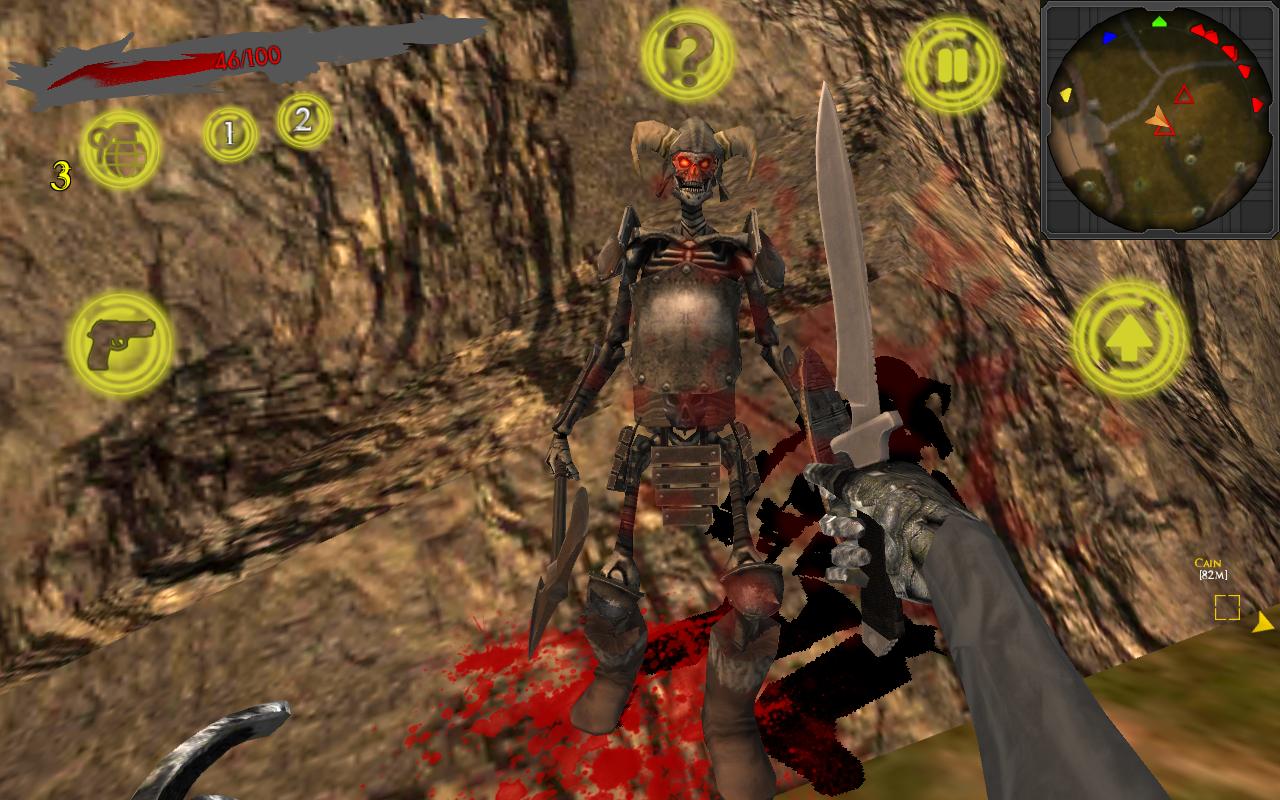1280x800 pixels.
Task: Select weapon slot 1
Action: point(230,134)
